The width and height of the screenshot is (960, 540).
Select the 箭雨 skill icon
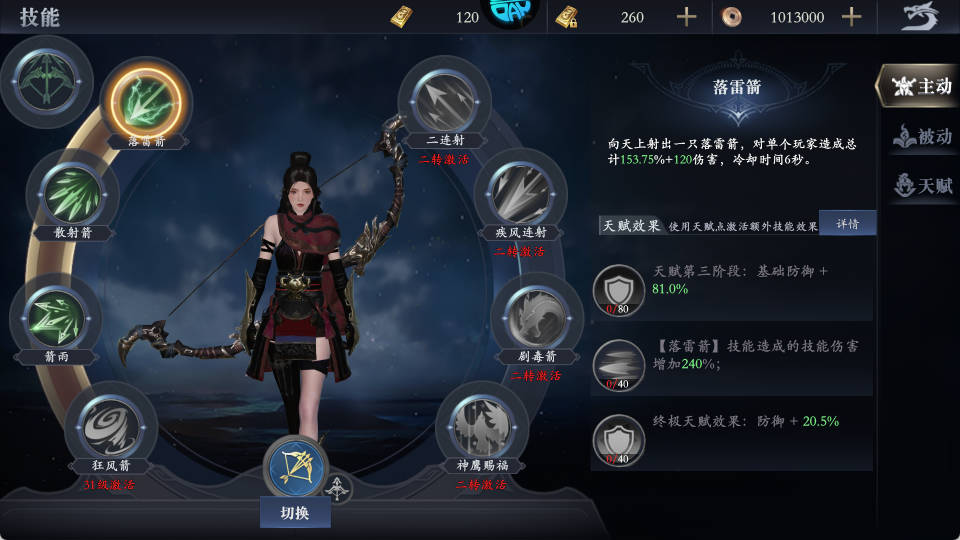[56, 316]
